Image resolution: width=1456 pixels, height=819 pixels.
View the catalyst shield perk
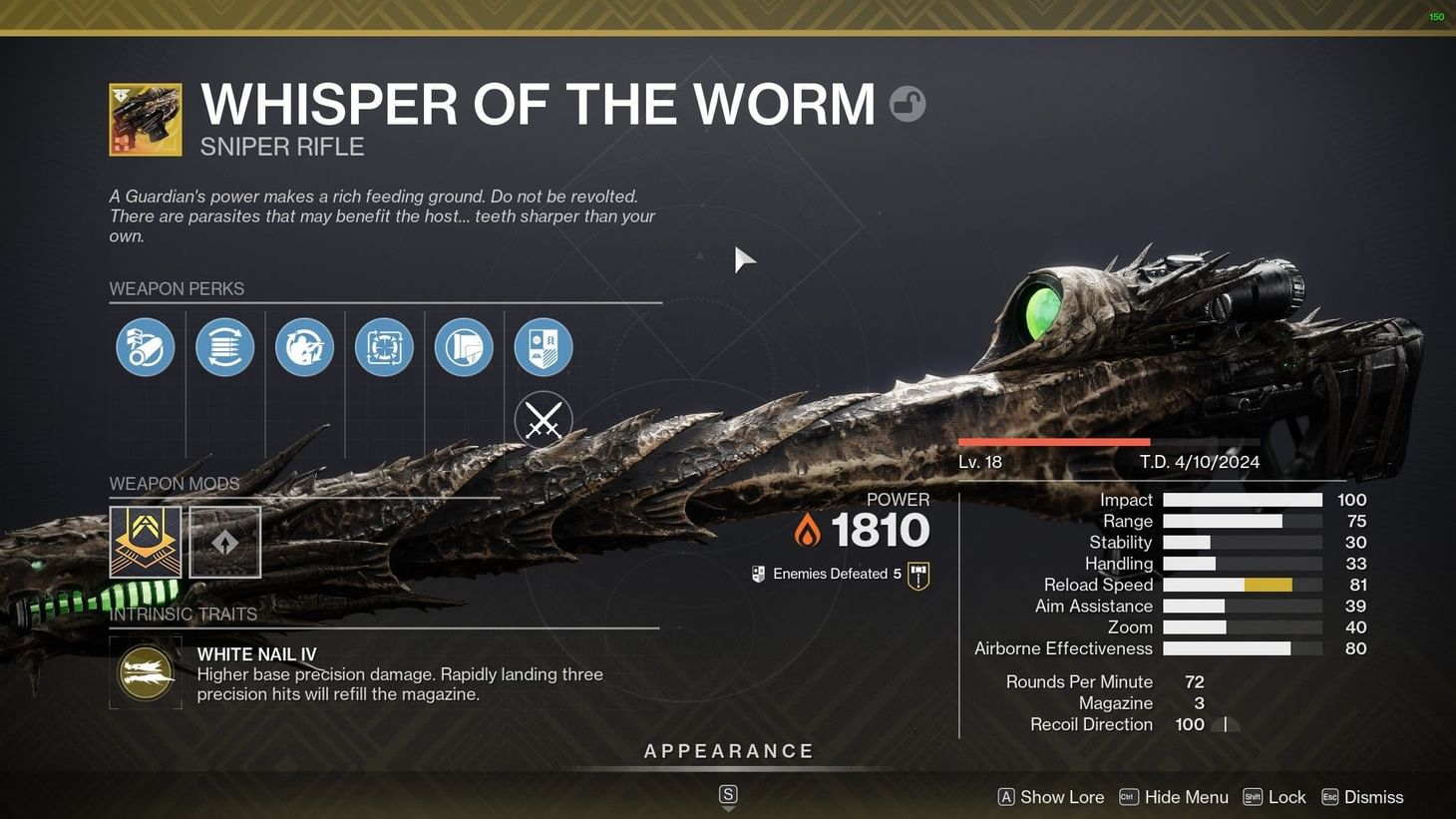(543, 346)
